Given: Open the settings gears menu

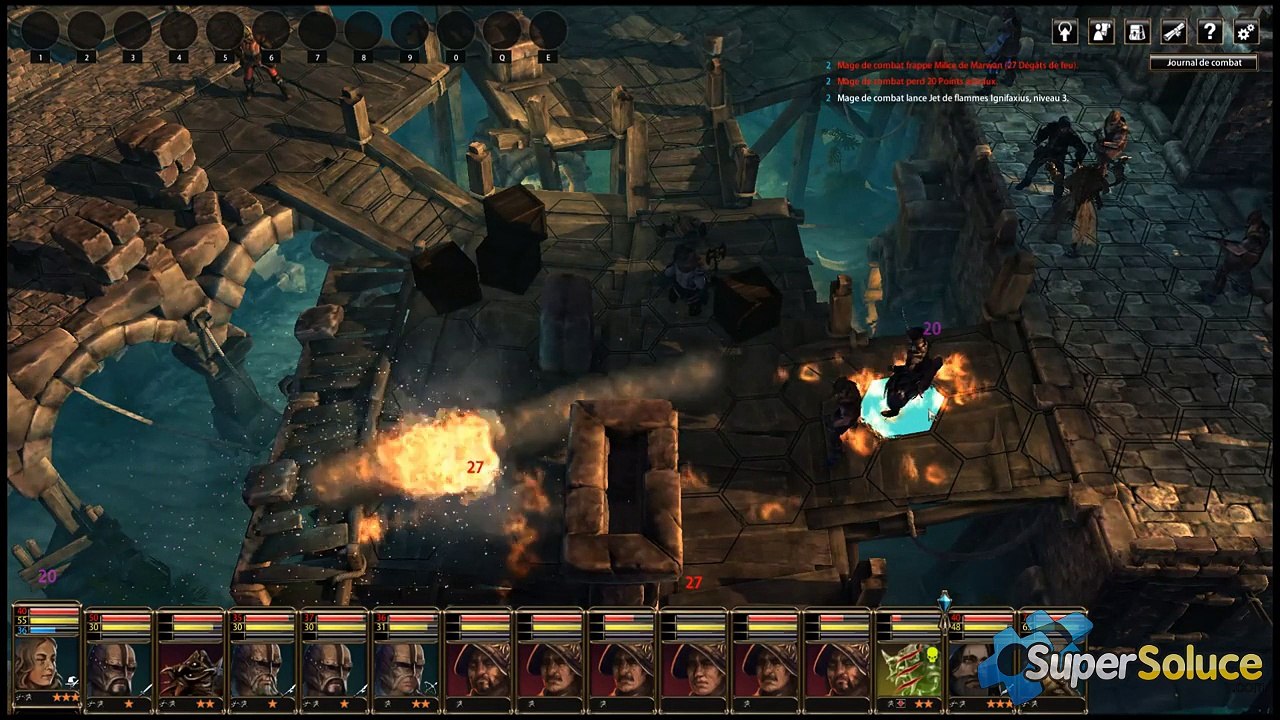Looking at the screenshot, I should pyautogui.click(x=1245, y=32).
